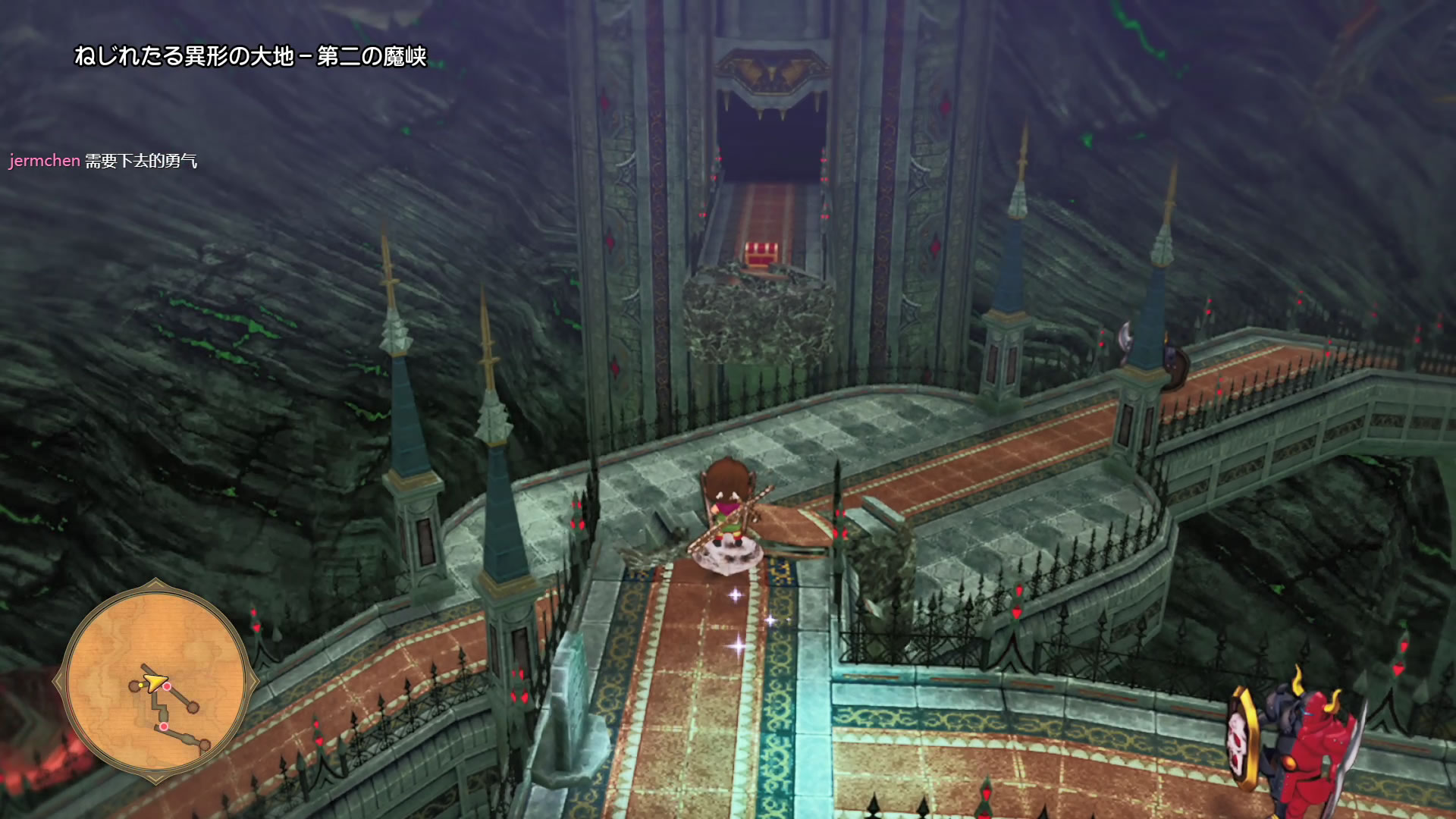1456x819 pixels.
Task: Open the circular minimap
Action: 155,680
